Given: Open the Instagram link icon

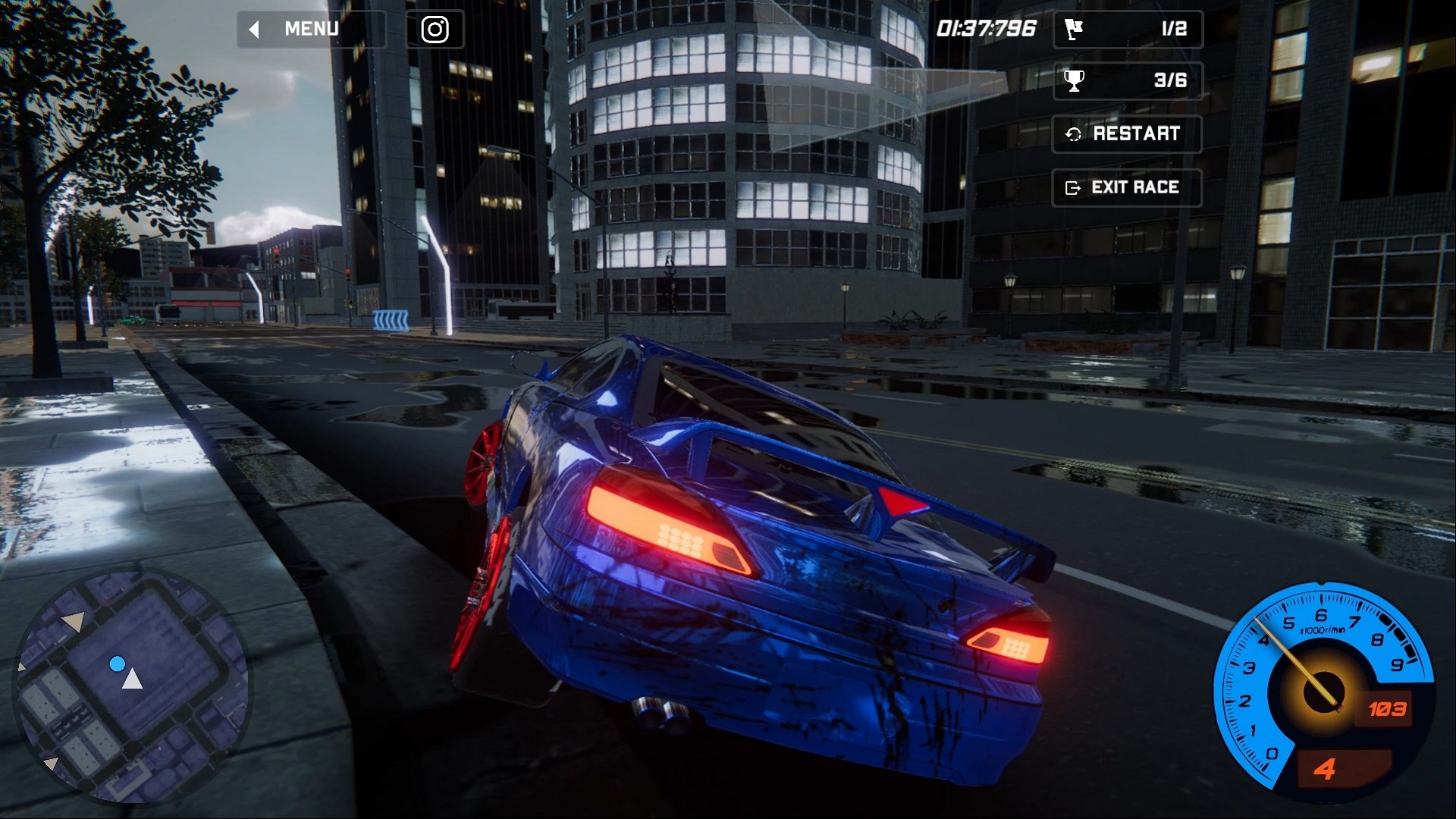Looking at the screenshot, I should pyautogui.click(x=435, y=30).
